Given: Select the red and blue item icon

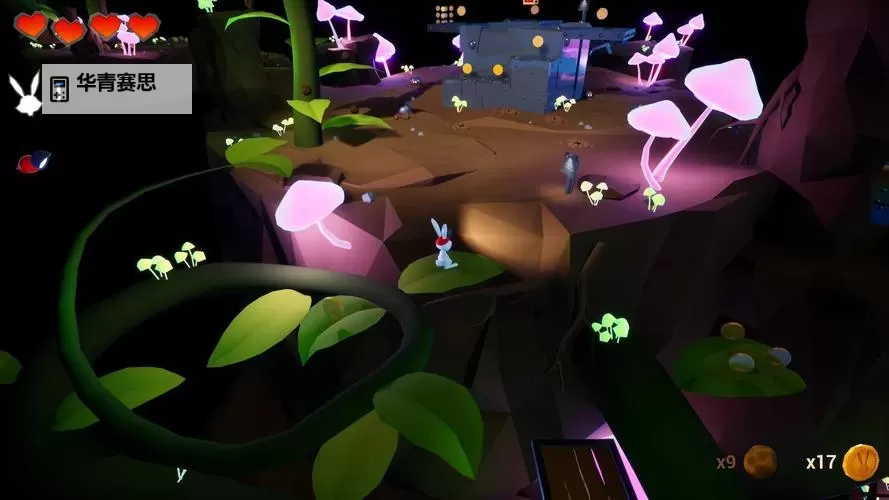Looking at the screenshot, I should coord(33,160).
